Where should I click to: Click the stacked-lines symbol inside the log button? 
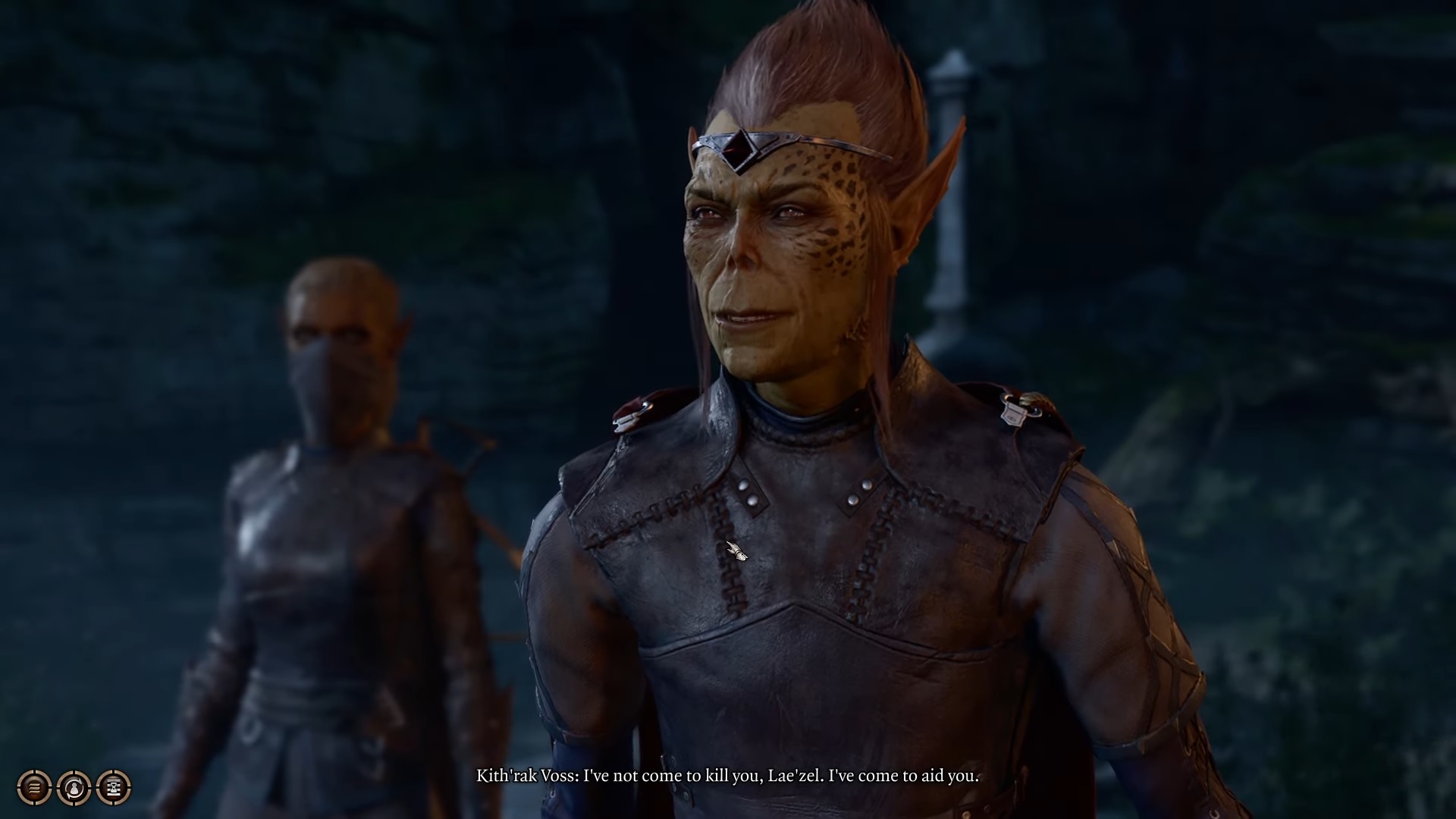pyautogui.click(x=33, y=787)
